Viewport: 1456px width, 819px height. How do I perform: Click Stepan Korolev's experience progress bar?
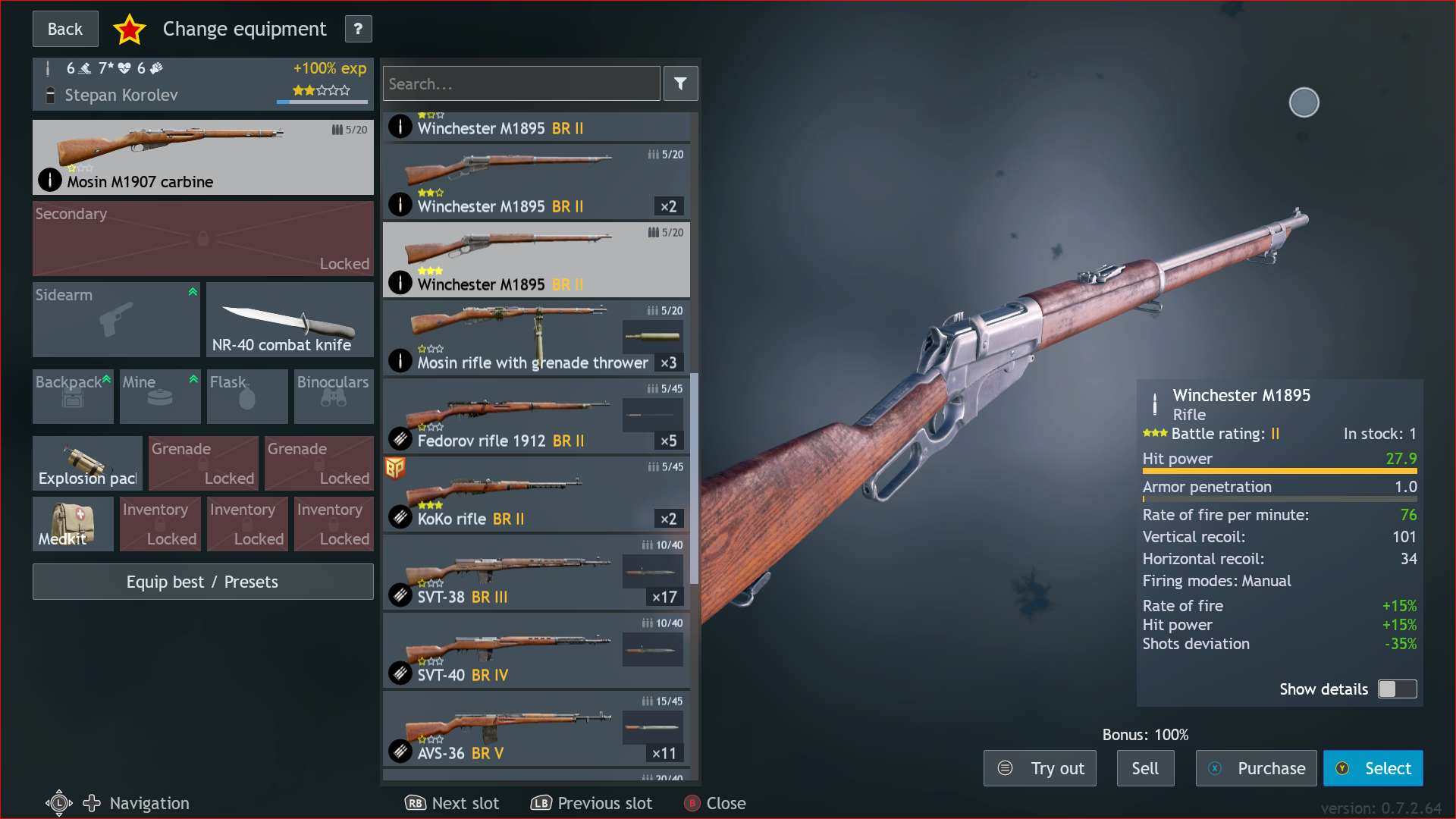point(322,102)
